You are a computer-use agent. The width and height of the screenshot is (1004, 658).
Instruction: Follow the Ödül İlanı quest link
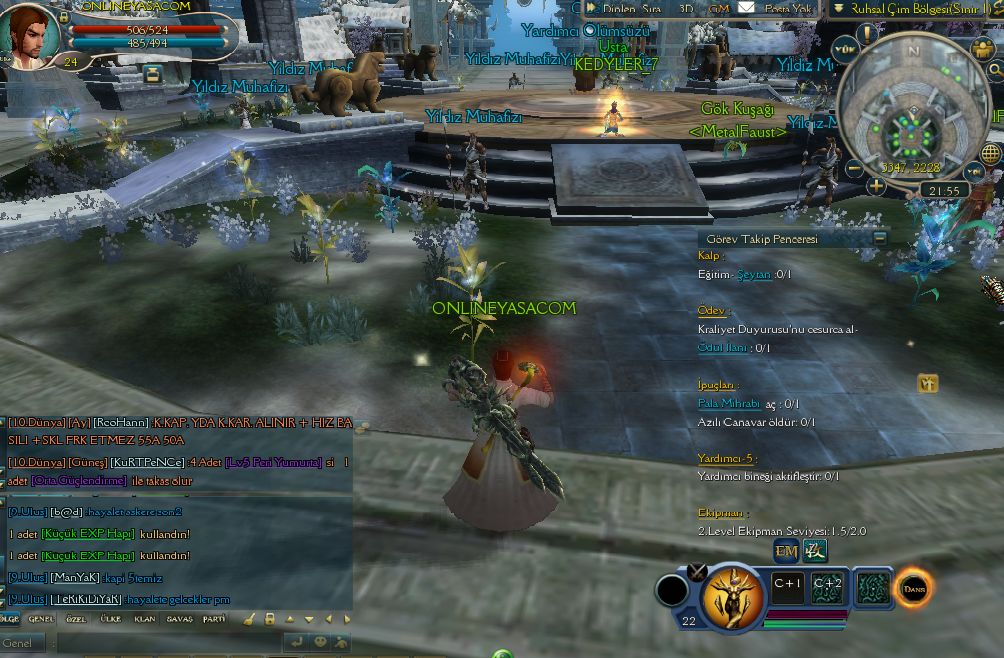pyautogui.click(x=723, y=348)
